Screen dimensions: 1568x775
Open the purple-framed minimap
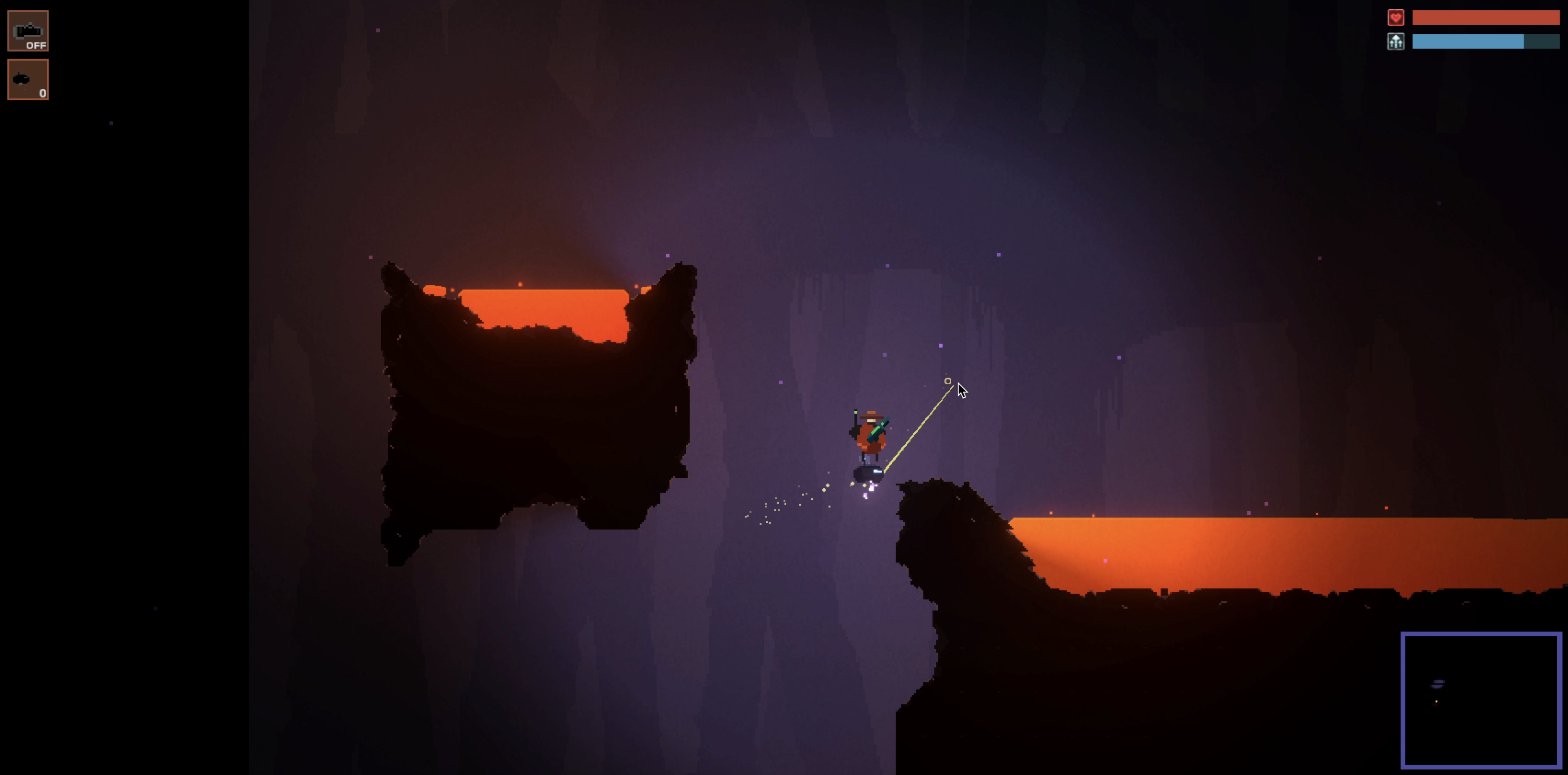[1481, 699]
